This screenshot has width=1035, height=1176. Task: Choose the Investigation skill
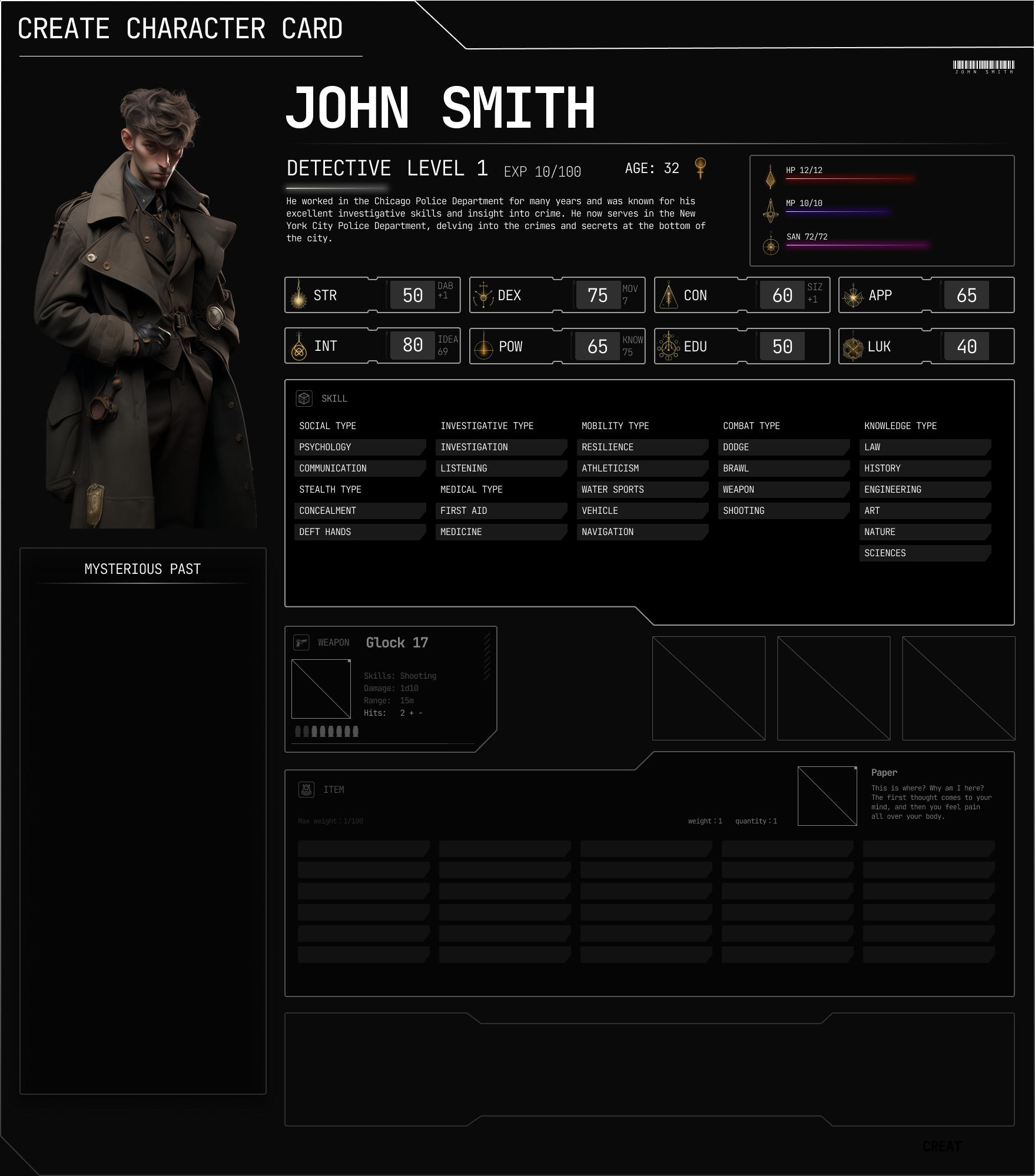click(x=500, y=447)
